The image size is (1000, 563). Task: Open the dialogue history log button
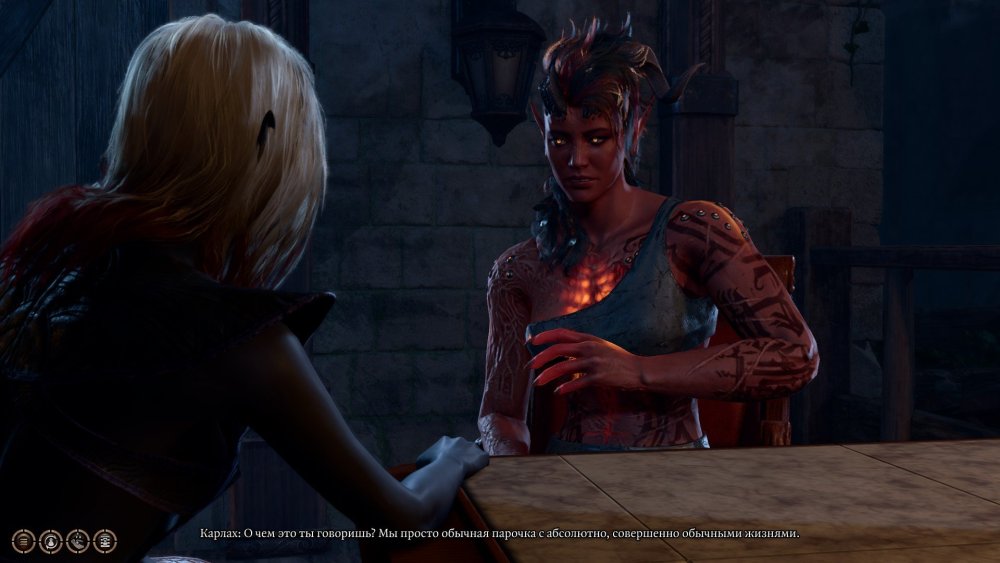click(23, 541)
